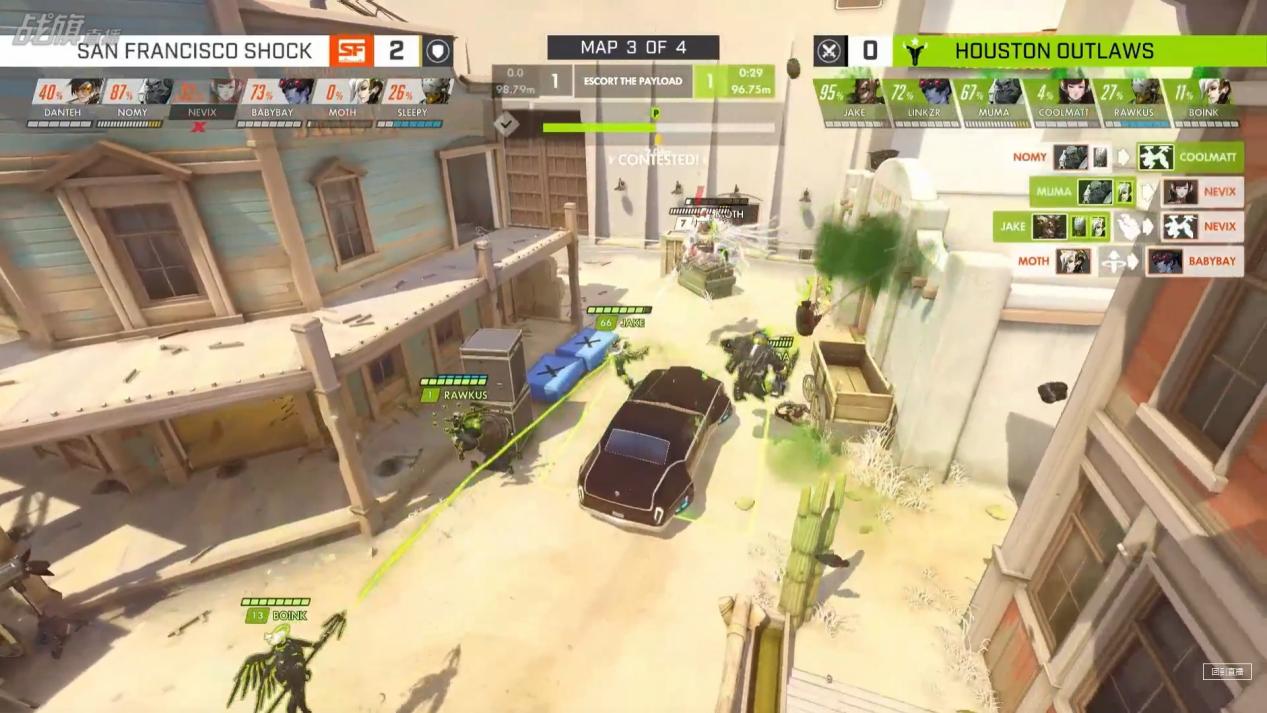Image resolution: width=1267 pixels, height=713 pixels.
Task: Switch view to MOTH's Mercy portrait
Action: point(363,93)
